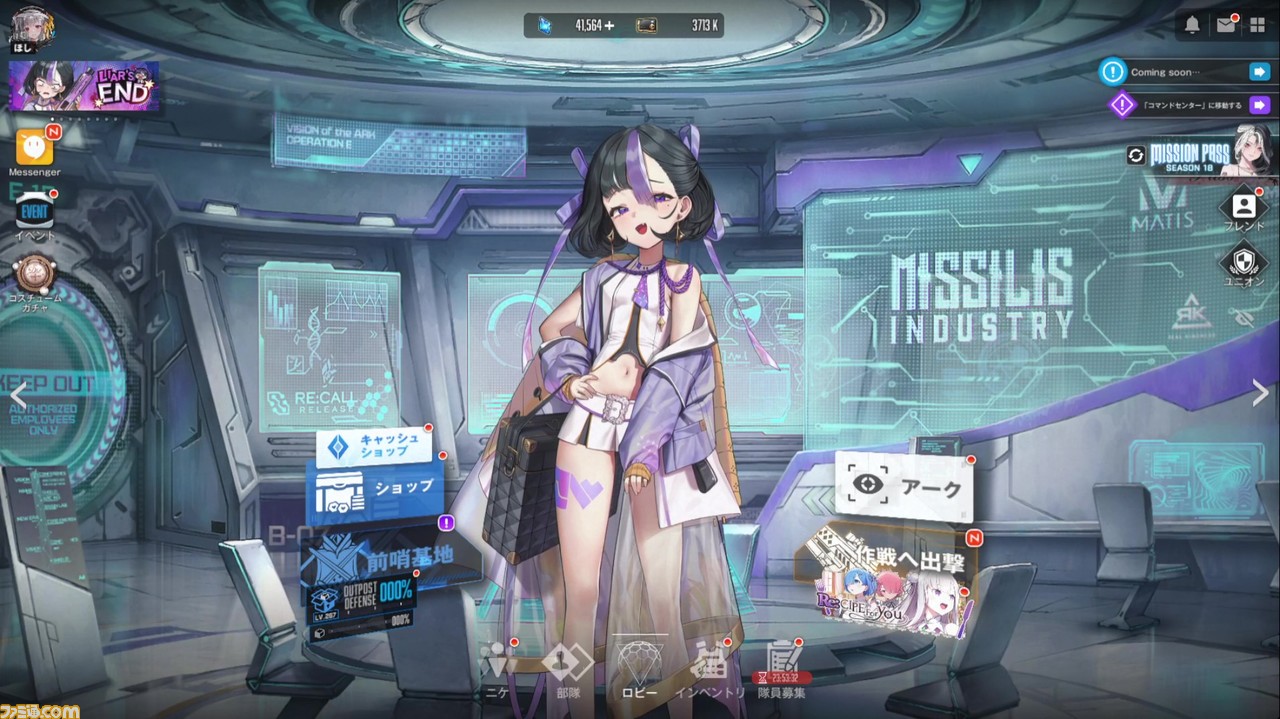Open the Inventory (インベントリ) tab
The image size is (1280, 719).
(710, 667)
